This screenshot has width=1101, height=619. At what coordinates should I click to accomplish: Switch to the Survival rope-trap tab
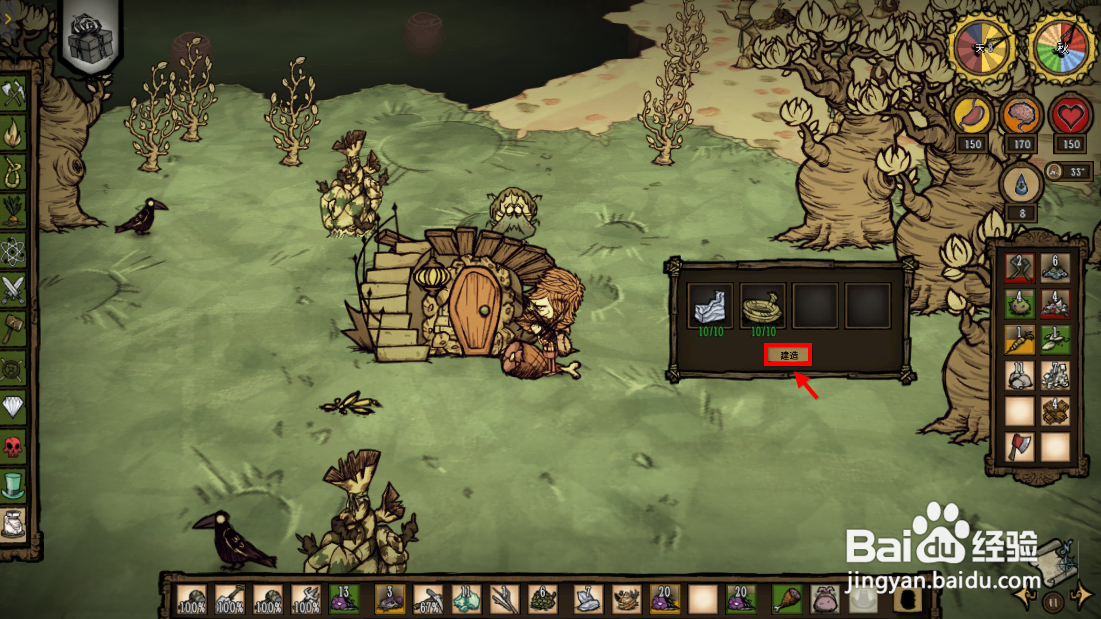[13, 171]
